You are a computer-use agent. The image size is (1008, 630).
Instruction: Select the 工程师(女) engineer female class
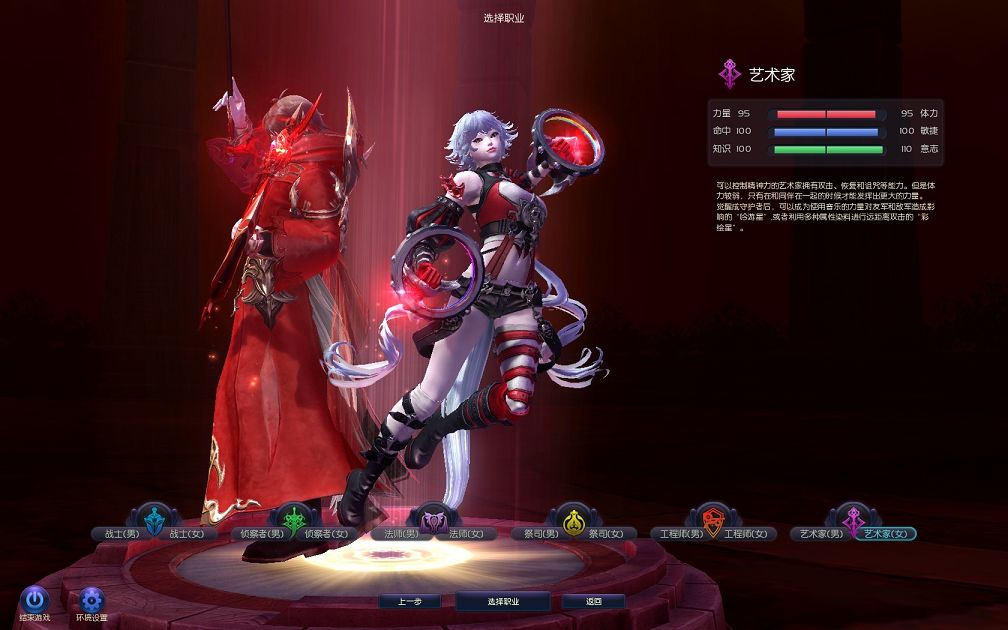pyautogui.click(x=748, y=534)
